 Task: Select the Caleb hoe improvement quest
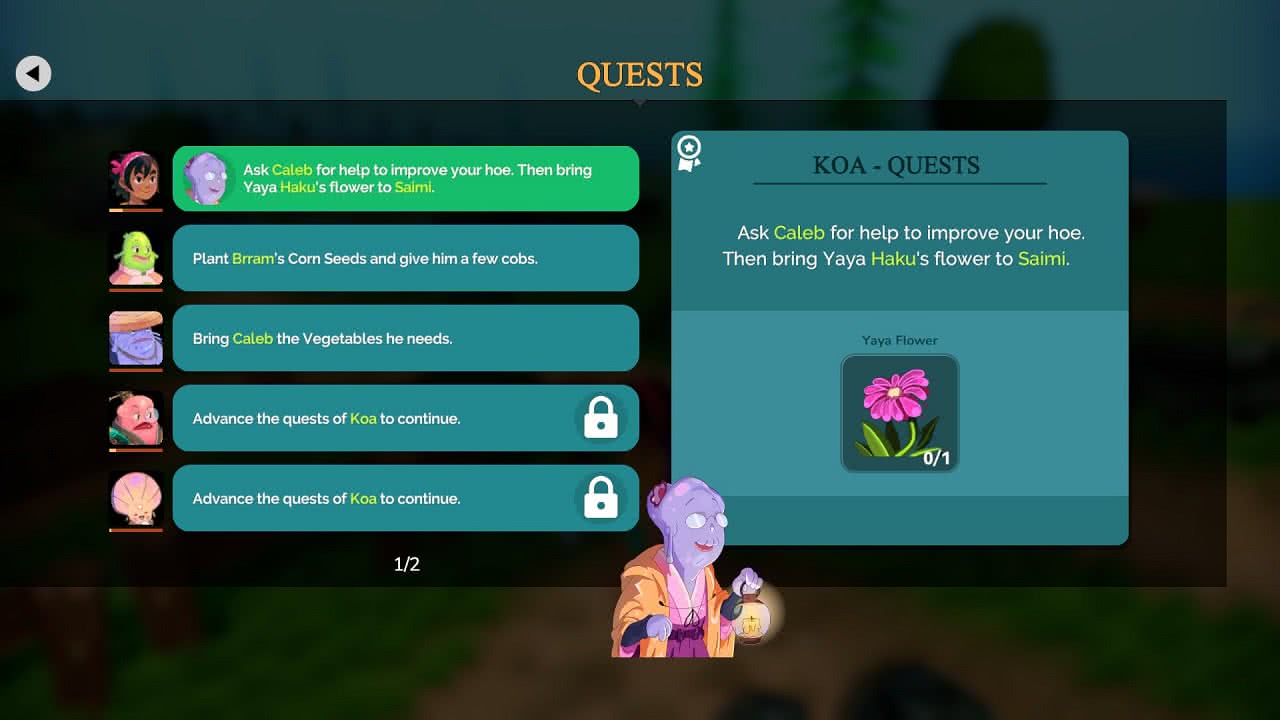(x=405, y=179)
